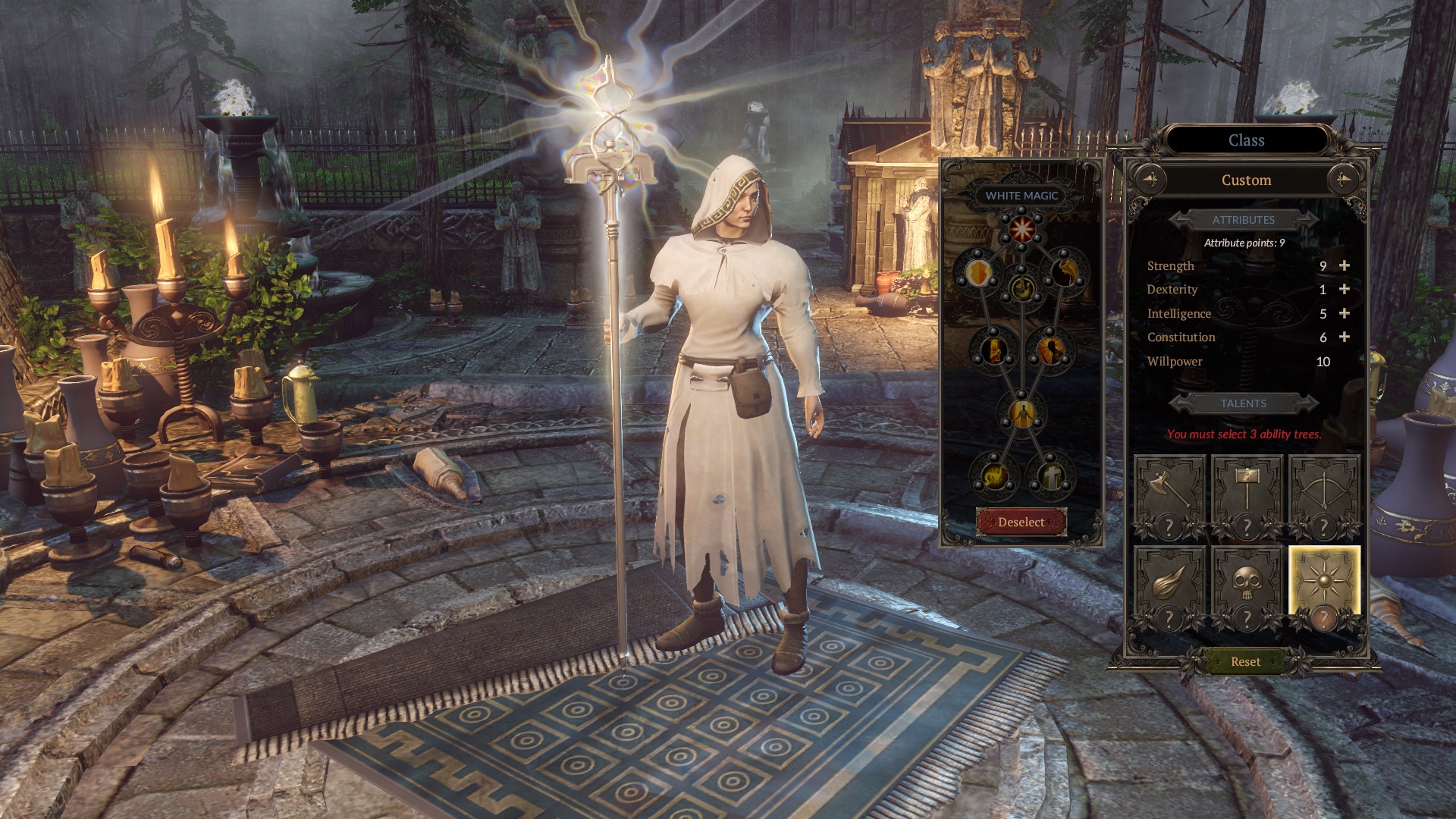Viewport: 1456px width, 819px height.
Task: Click the highlighted sun talent tree
Action: click(x=1324, y=584)
